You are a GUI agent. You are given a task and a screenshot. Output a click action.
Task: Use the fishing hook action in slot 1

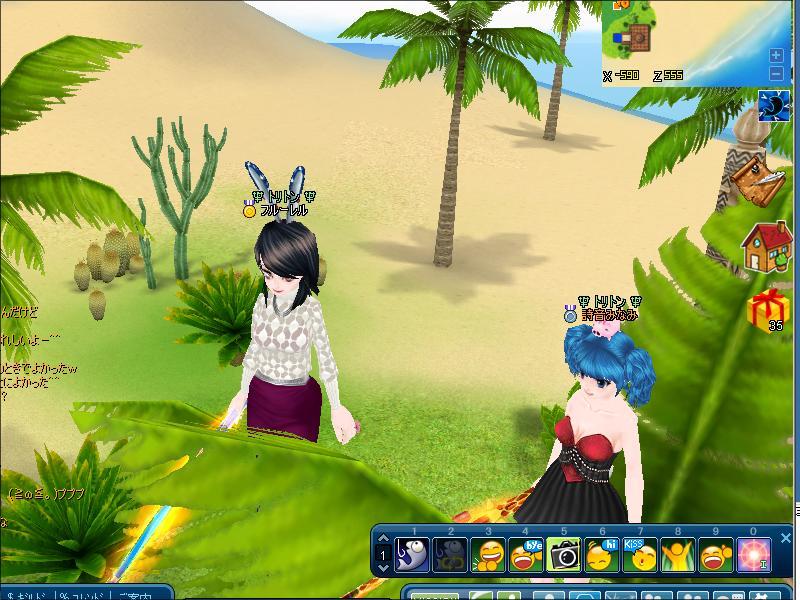point(412,553)
